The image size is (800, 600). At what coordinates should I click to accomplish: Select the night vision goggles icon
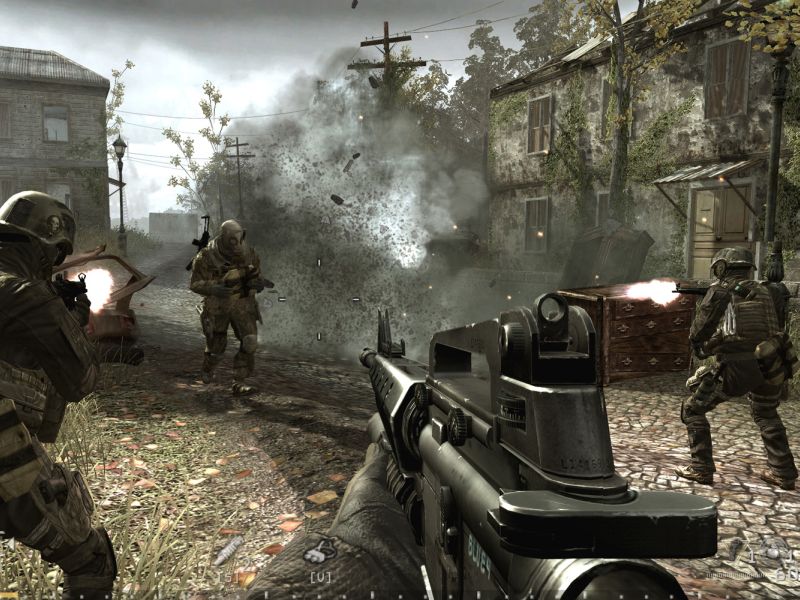point(320,551)
